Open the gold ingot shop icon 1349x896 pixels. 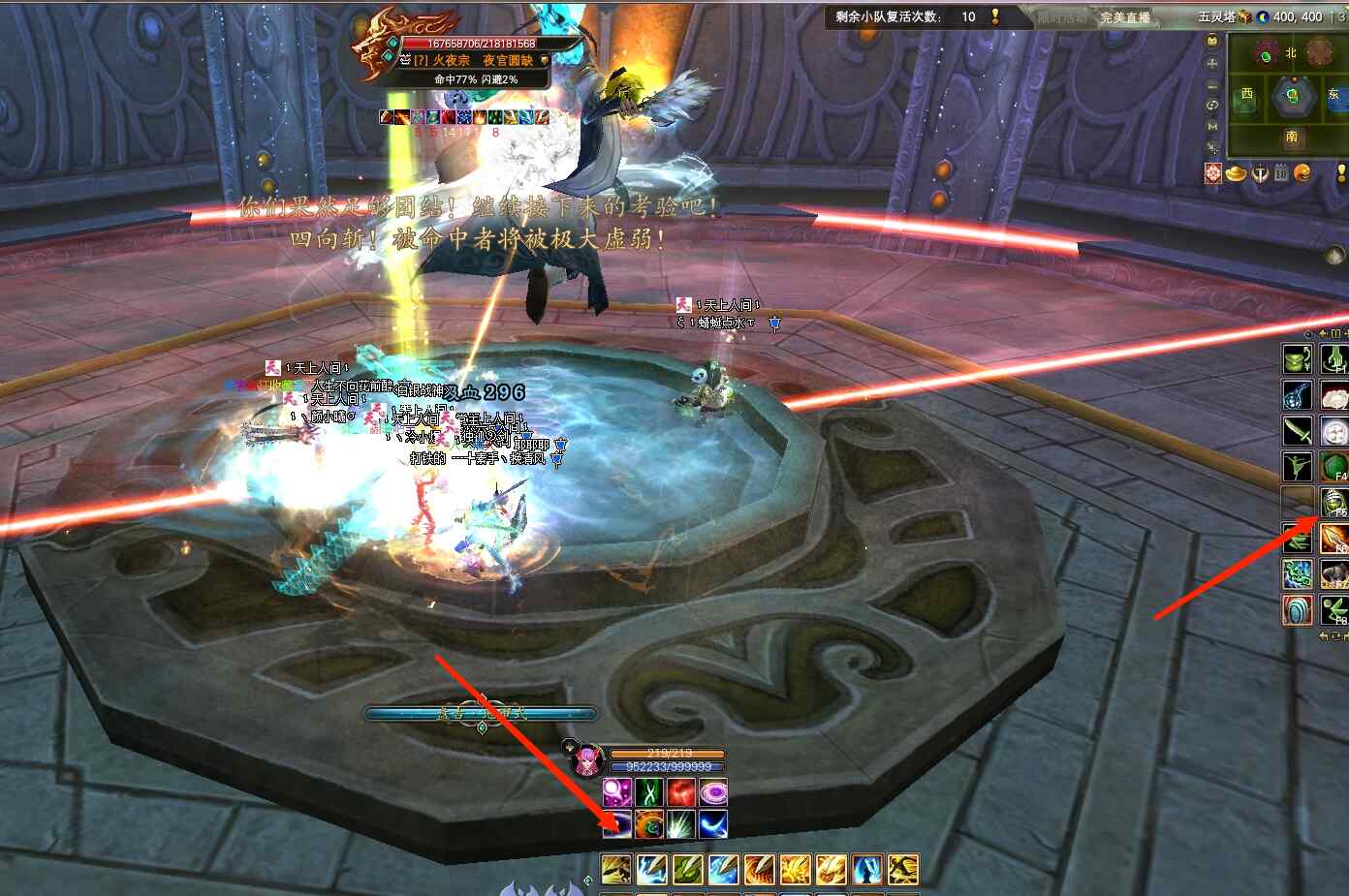coord(1237,173)
